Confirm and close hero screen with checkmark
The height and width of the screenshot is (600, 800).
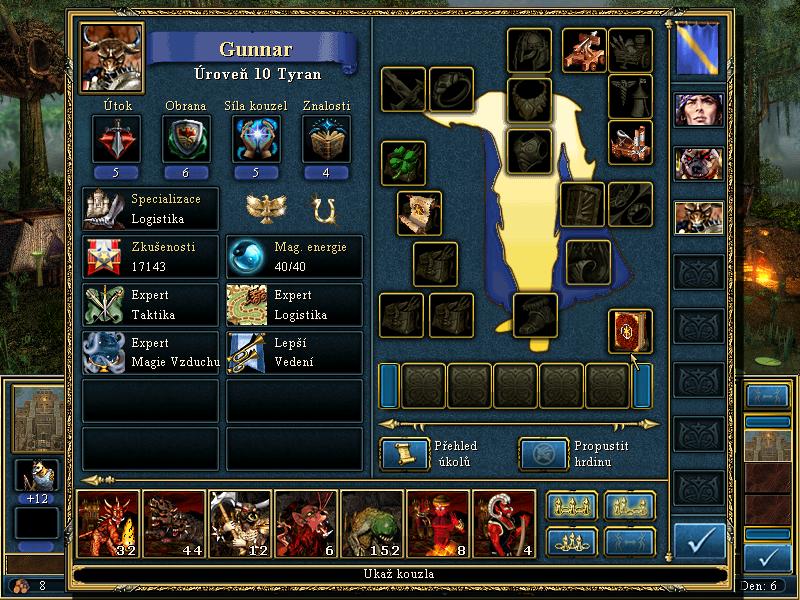click(699, 540)
